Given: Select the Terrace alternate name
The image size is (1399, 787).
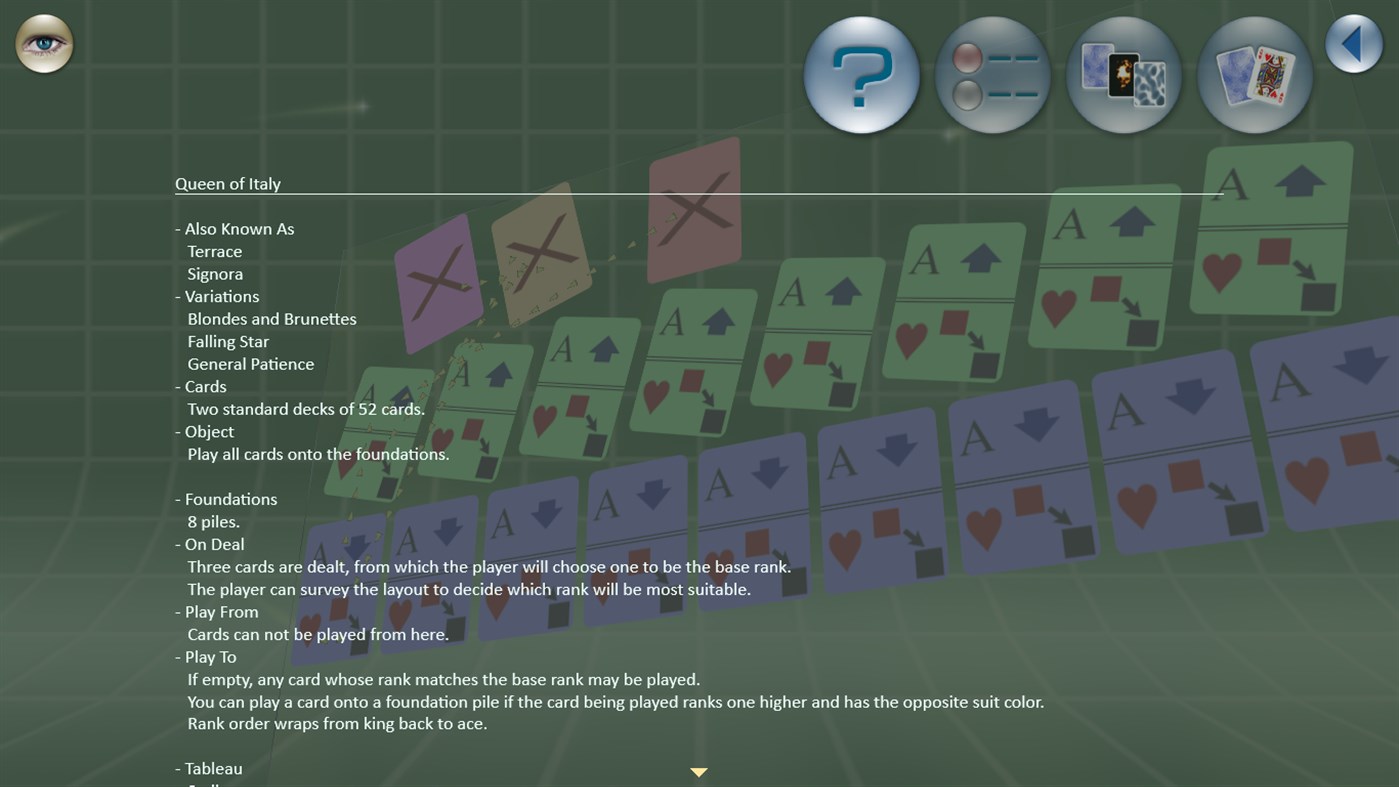Looking at the screenshot, I should [x=214, y=251].
